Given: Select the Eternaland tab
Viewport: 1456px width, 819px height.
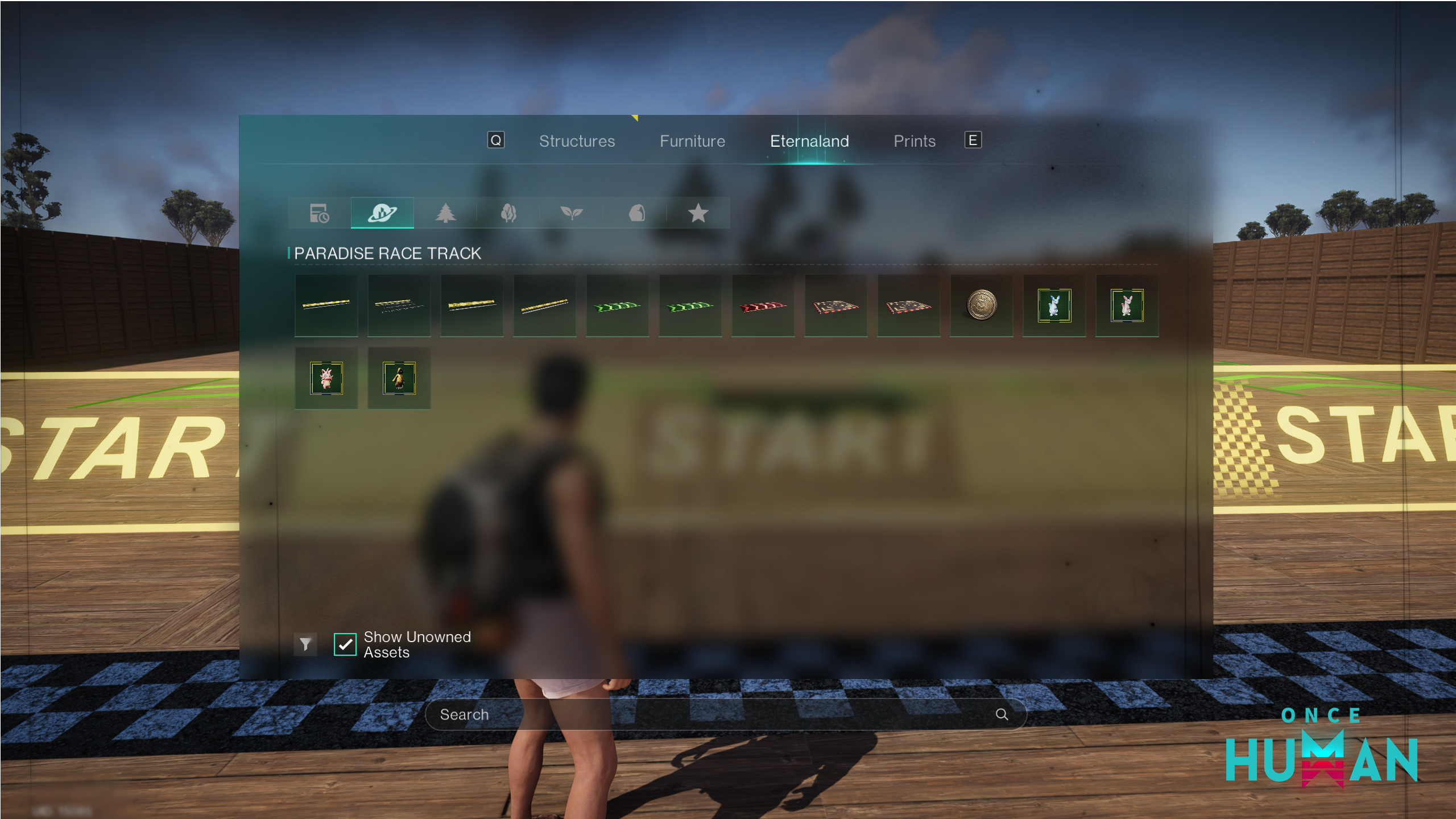Looking at the screenshot, I should coord(809,141).
